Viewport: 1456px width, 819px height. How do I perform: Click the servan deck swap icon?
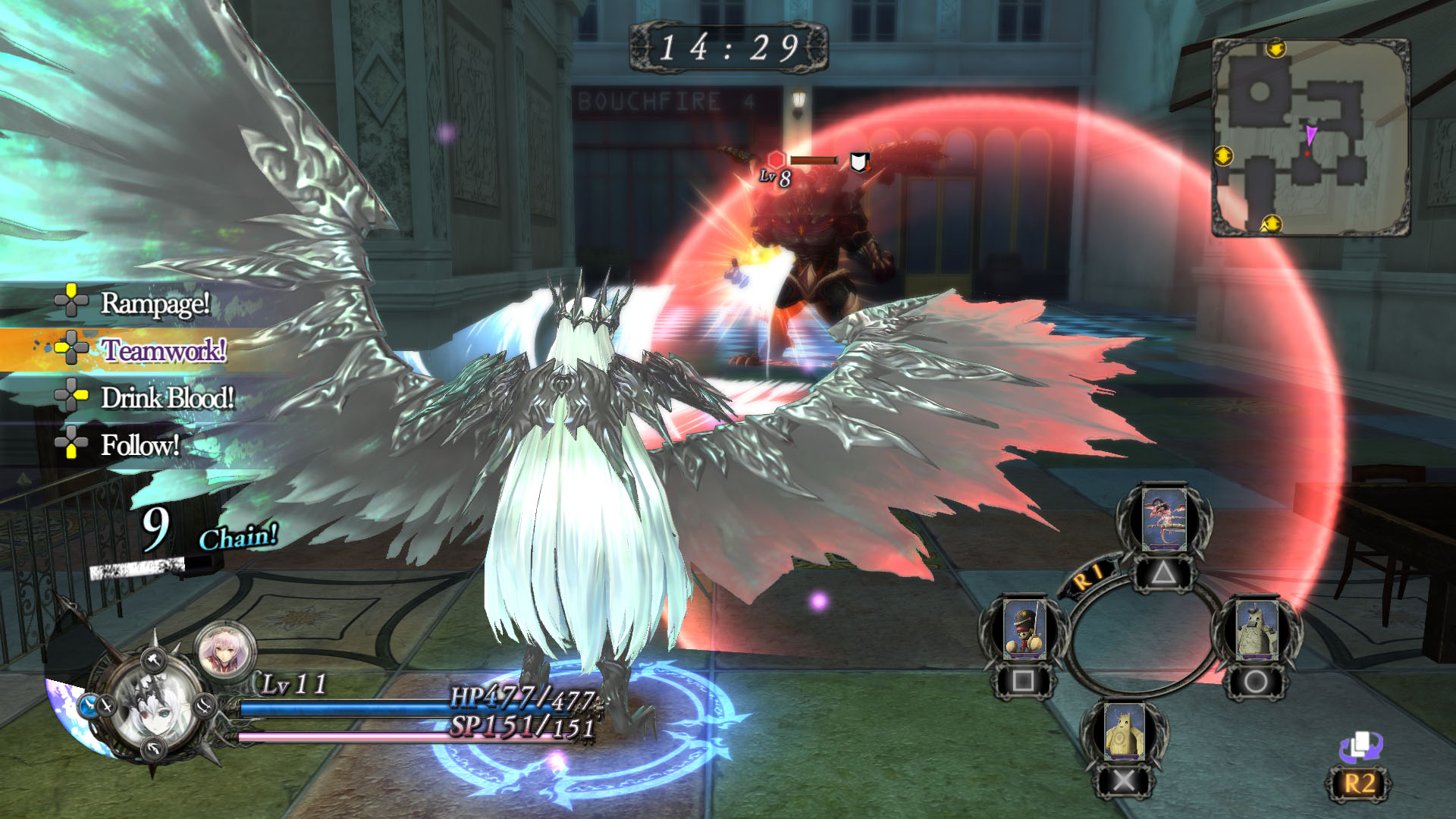coord(1361,748)
